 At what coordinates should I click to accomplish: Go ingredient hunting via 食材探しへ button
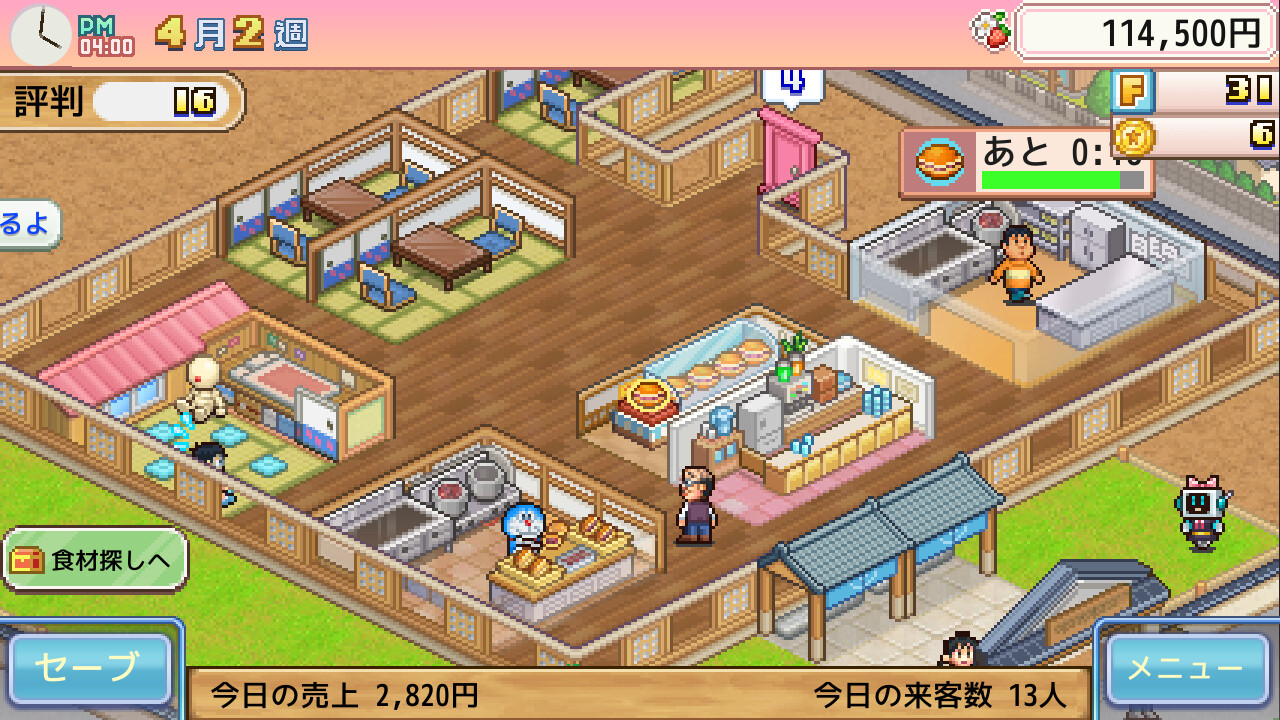pyautogui.click(x=96, y=560)
